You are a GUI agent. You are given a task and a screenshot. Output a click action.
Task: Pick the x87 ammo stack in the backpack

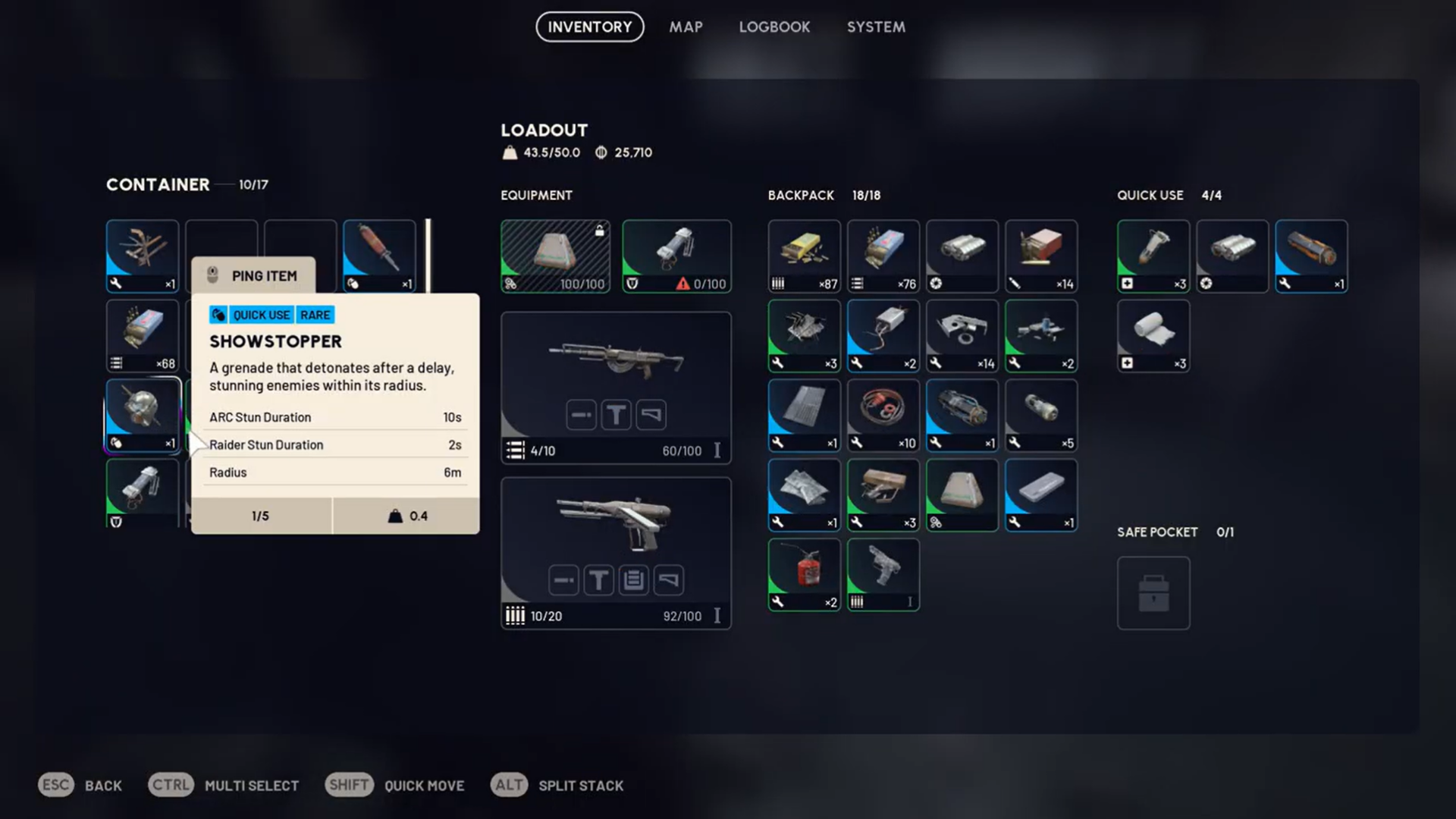pyautogui.click(x=804, y=256)
